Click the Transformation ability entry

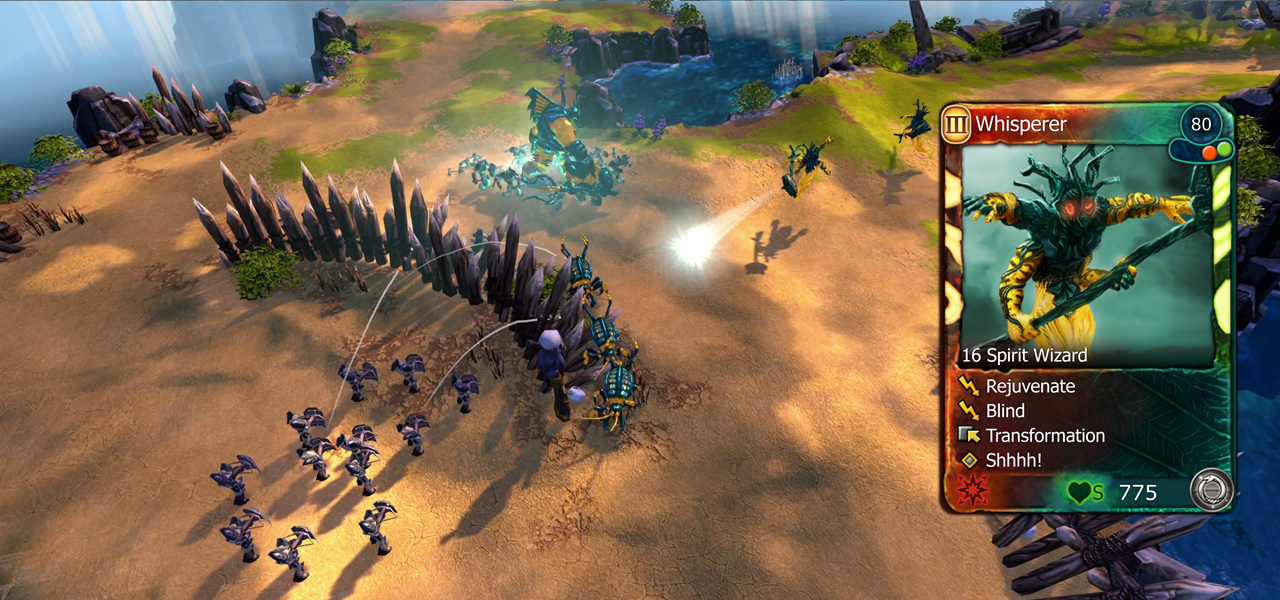pyautogui.click(x=1045, y=436)
